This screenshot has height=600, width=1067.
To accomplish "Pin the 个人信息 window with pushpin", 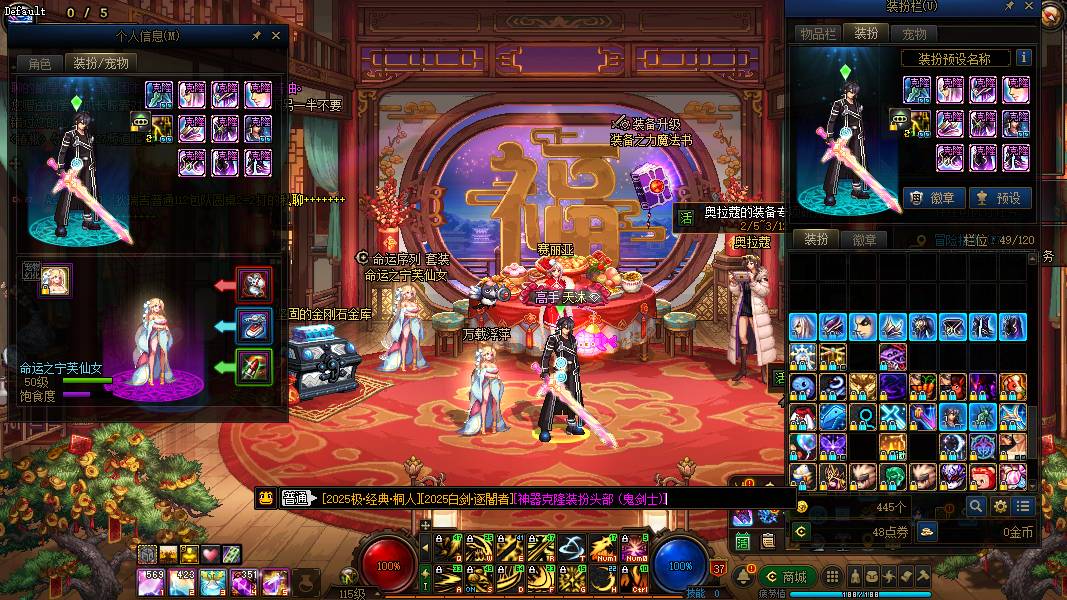I will (256, 35).
